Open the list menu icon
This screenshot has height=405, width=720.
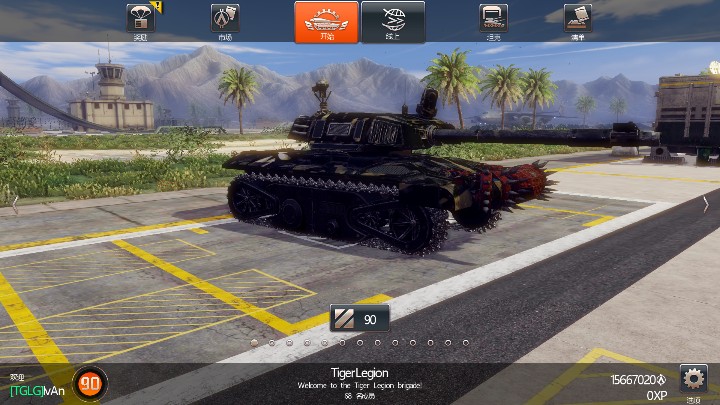coord(577,19)
